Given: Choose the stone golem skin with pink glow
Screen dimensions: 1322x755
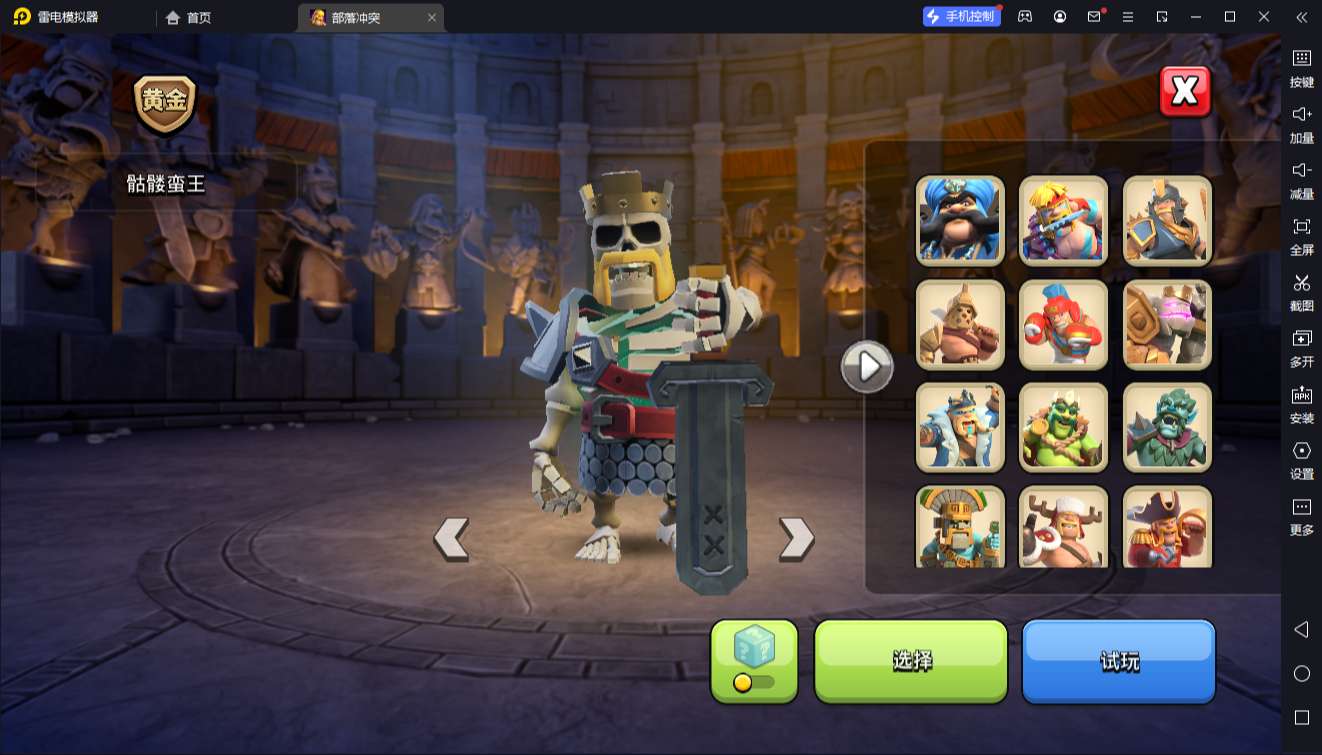Looking at the screenshot, I should 1167,324.
